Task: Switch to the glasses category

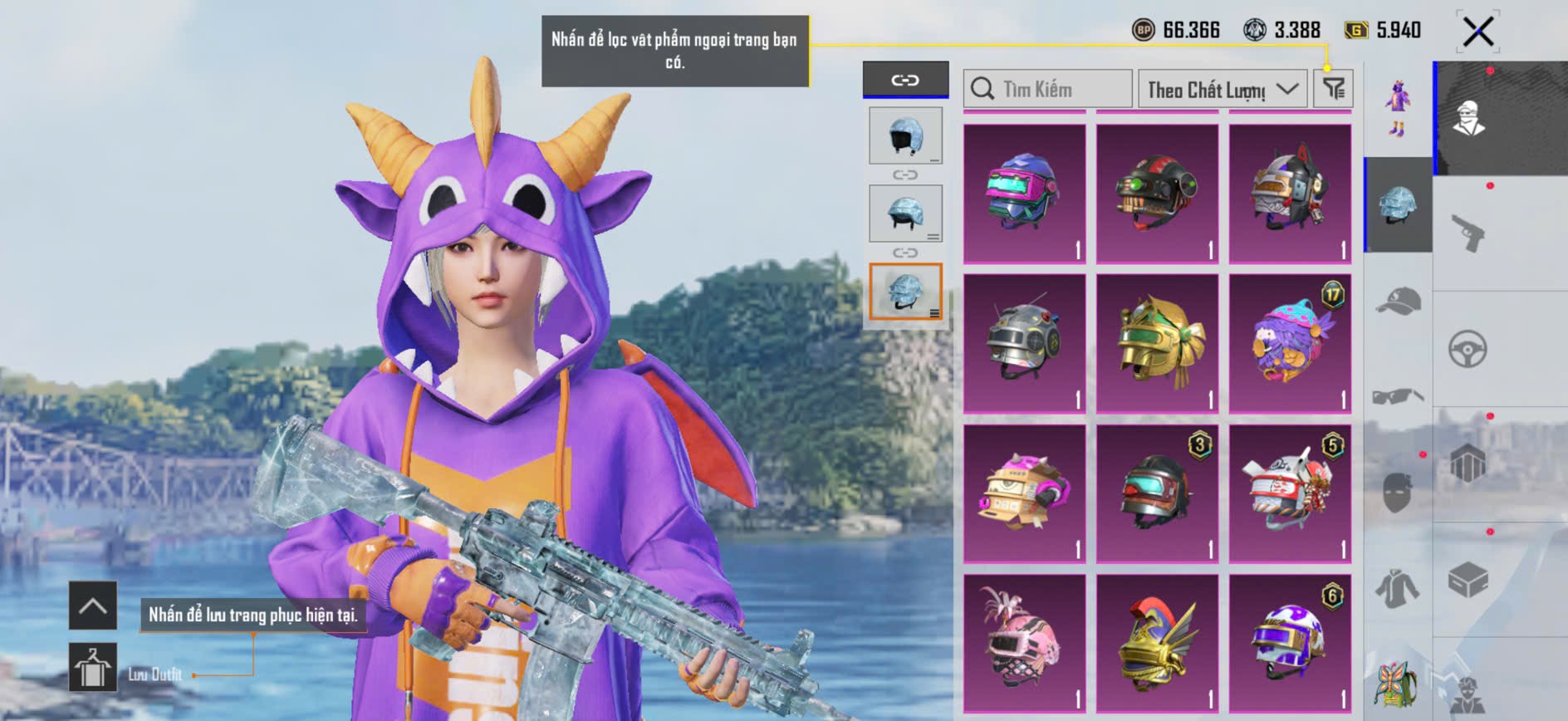Action: click(x=1399, y=396)
